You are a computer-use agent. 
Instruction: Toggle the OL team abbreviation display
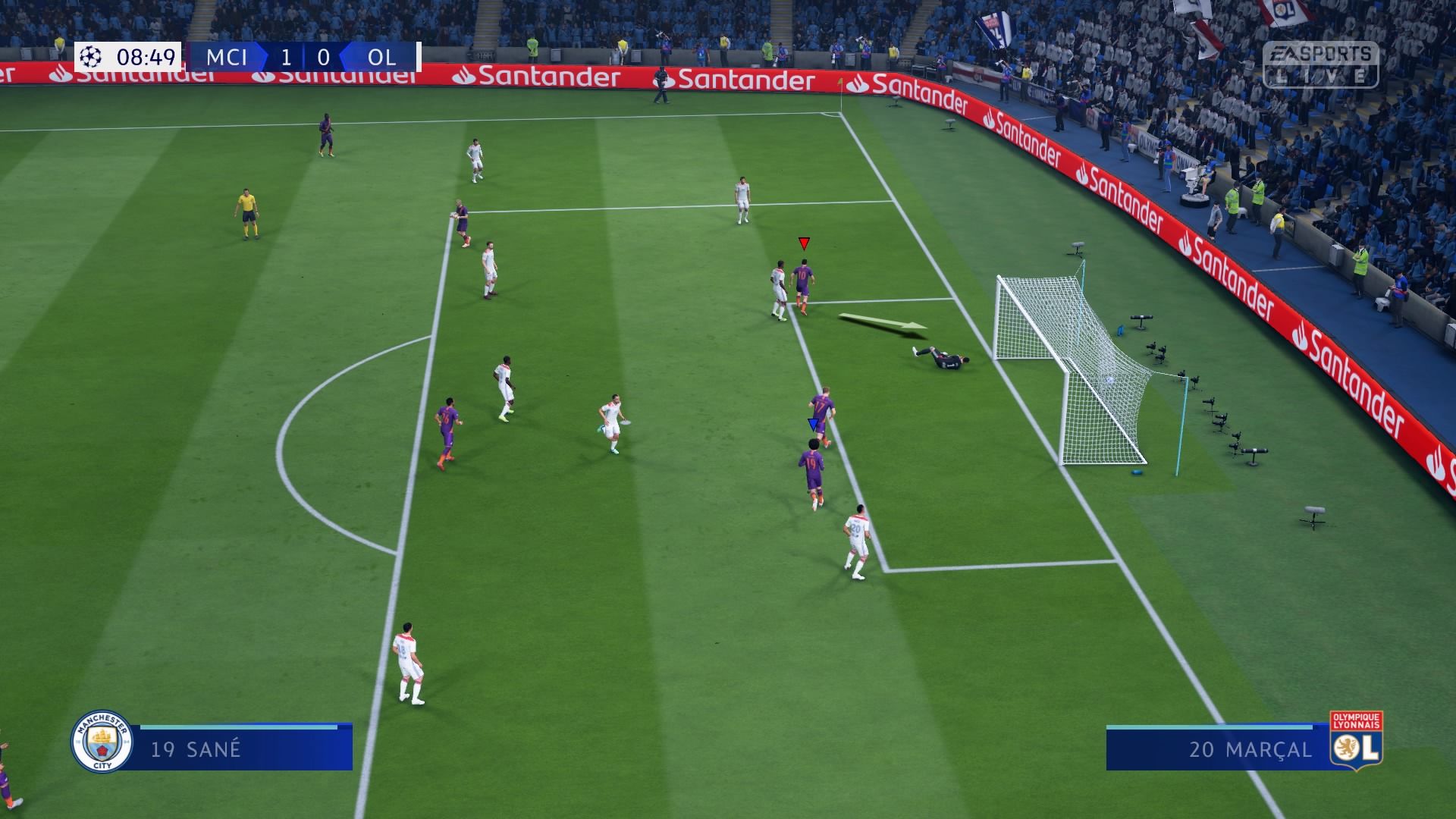[381, 55]
